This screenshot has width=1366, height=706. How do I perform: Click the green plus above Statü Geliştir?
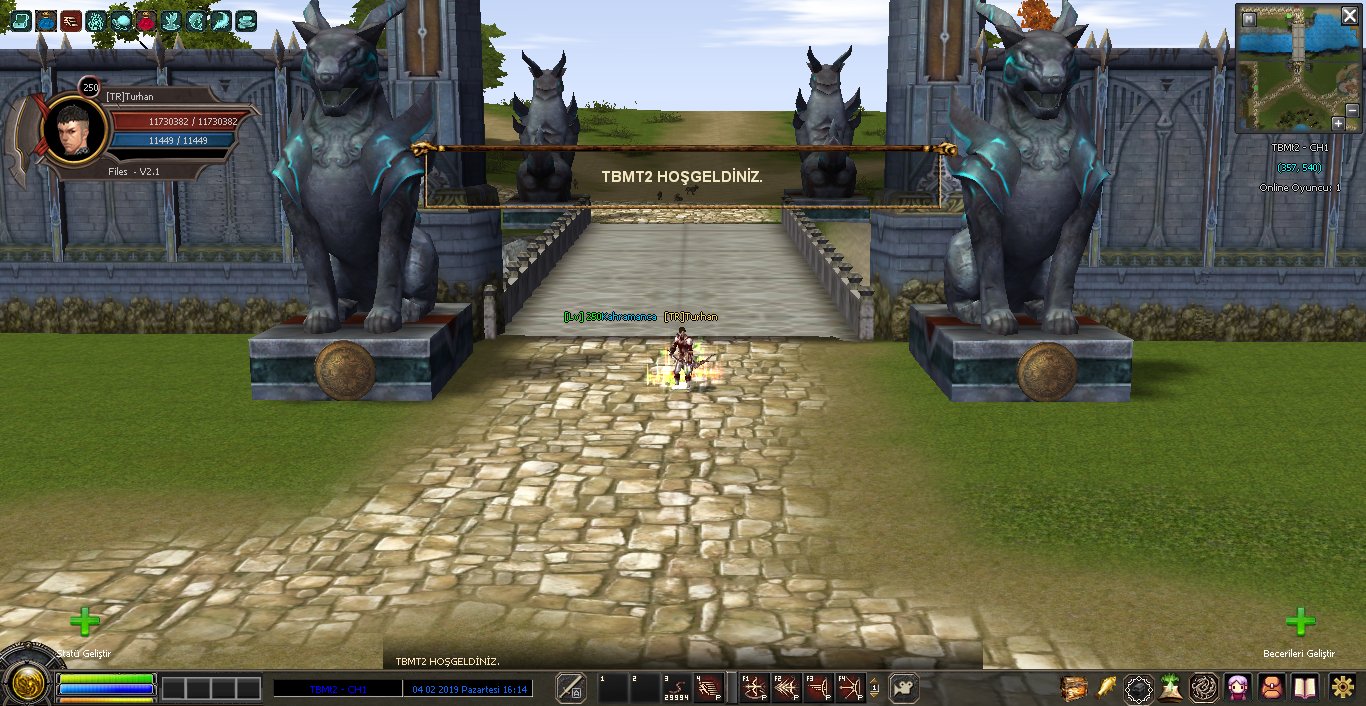85,622
